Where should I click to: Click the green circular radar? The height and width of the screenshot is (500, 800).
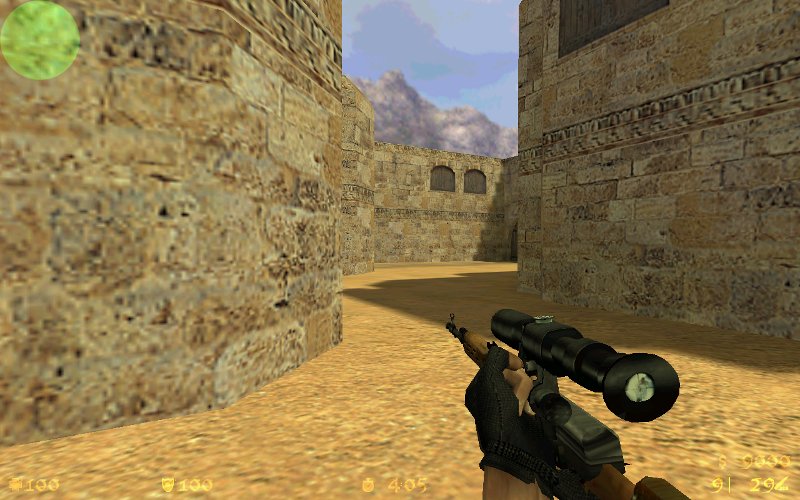coord(40,40)
